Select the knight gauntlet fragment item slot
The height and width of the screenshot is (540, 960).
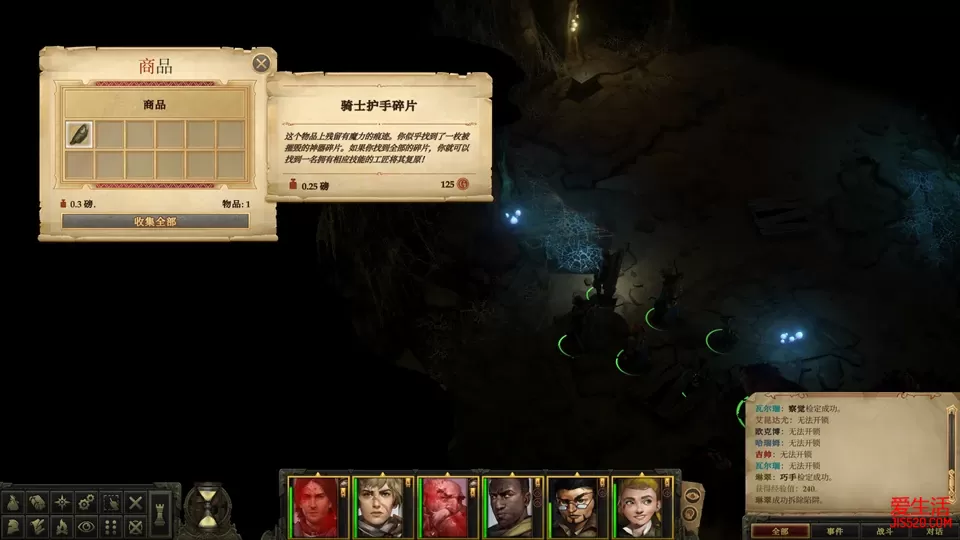click(79, 134)
